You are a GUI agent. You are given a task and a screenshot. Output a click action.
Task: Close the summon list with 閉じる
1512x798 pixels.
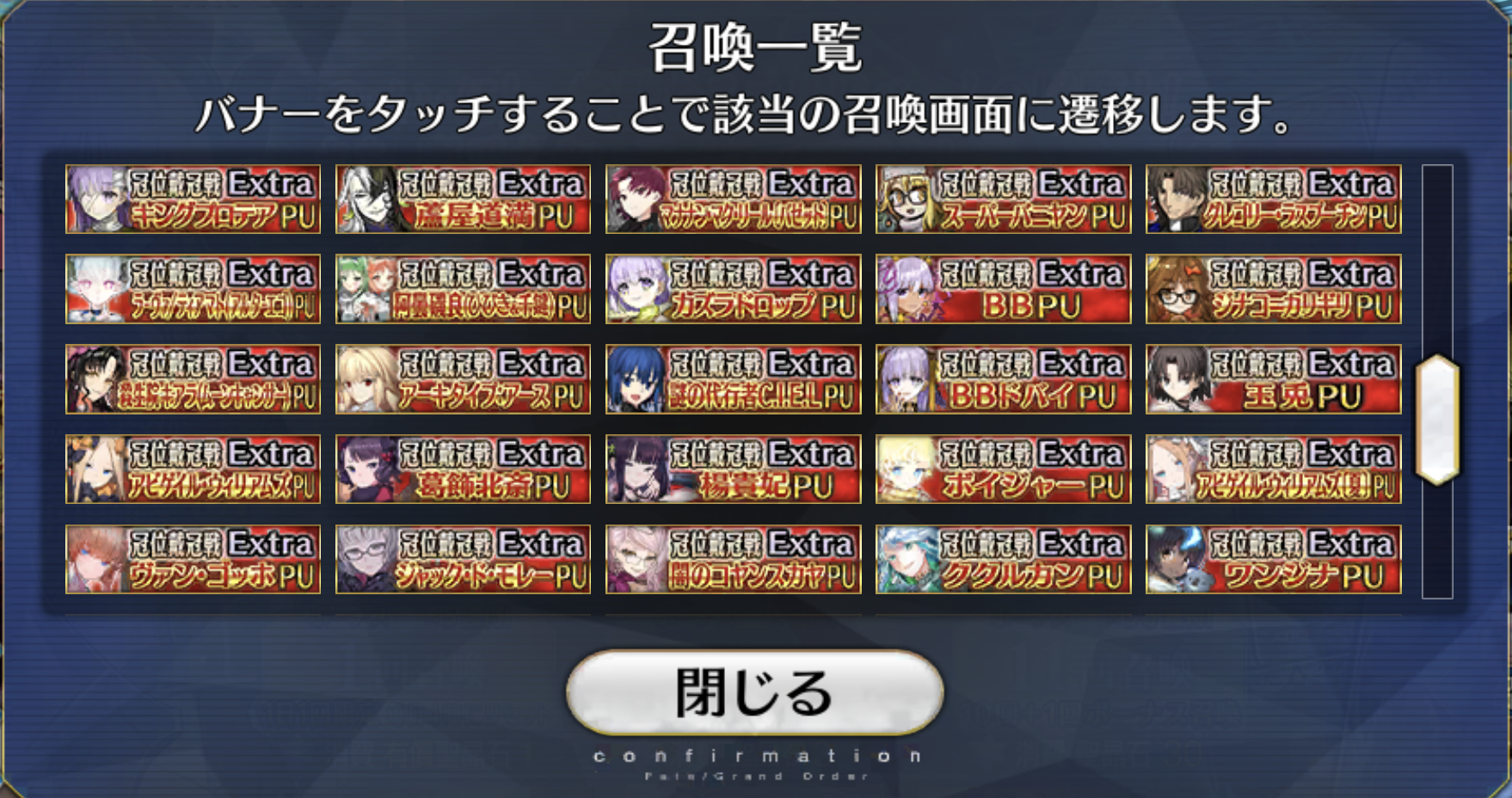[754, 692]
